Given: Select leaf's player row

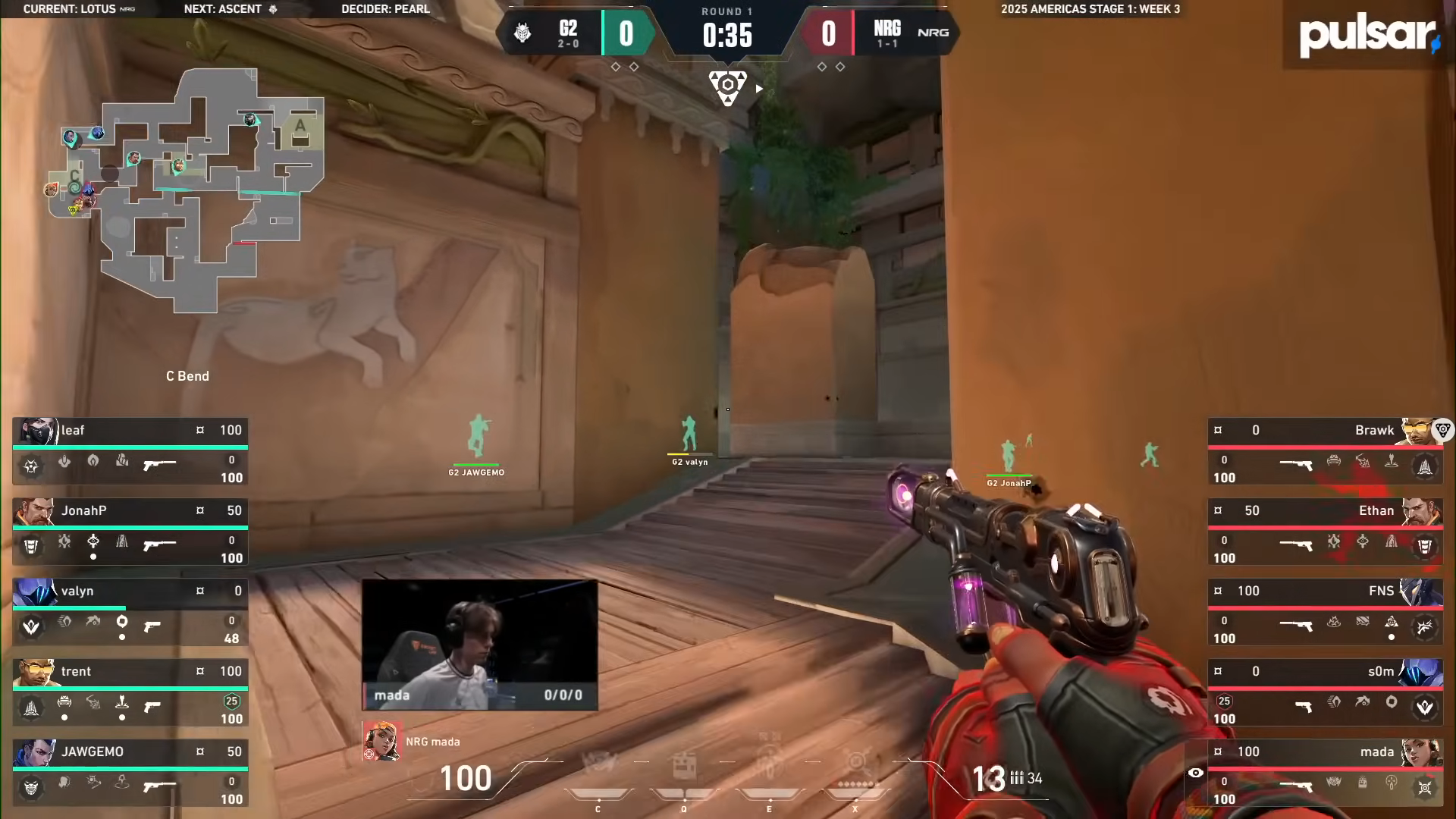Looking at the screenshot, I should click(130, 451).
